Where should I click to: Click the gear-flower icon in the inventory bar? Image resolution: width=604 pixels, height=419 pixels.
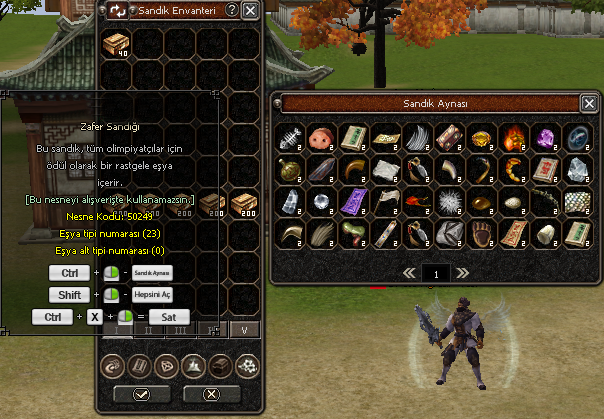(x=246, y=366)
